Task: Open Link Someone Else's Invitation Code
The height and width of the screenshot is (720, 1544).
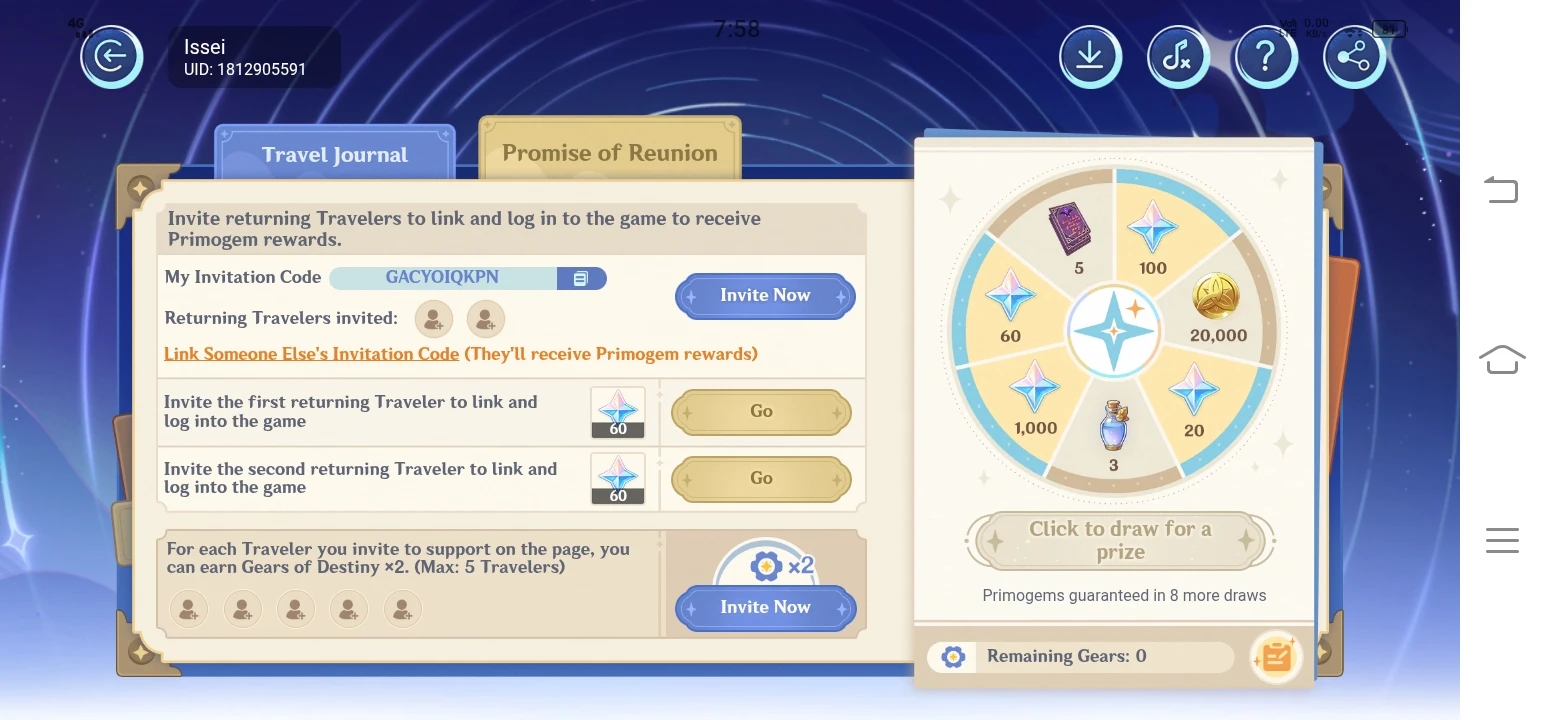Action: click(x=310, y=353)
